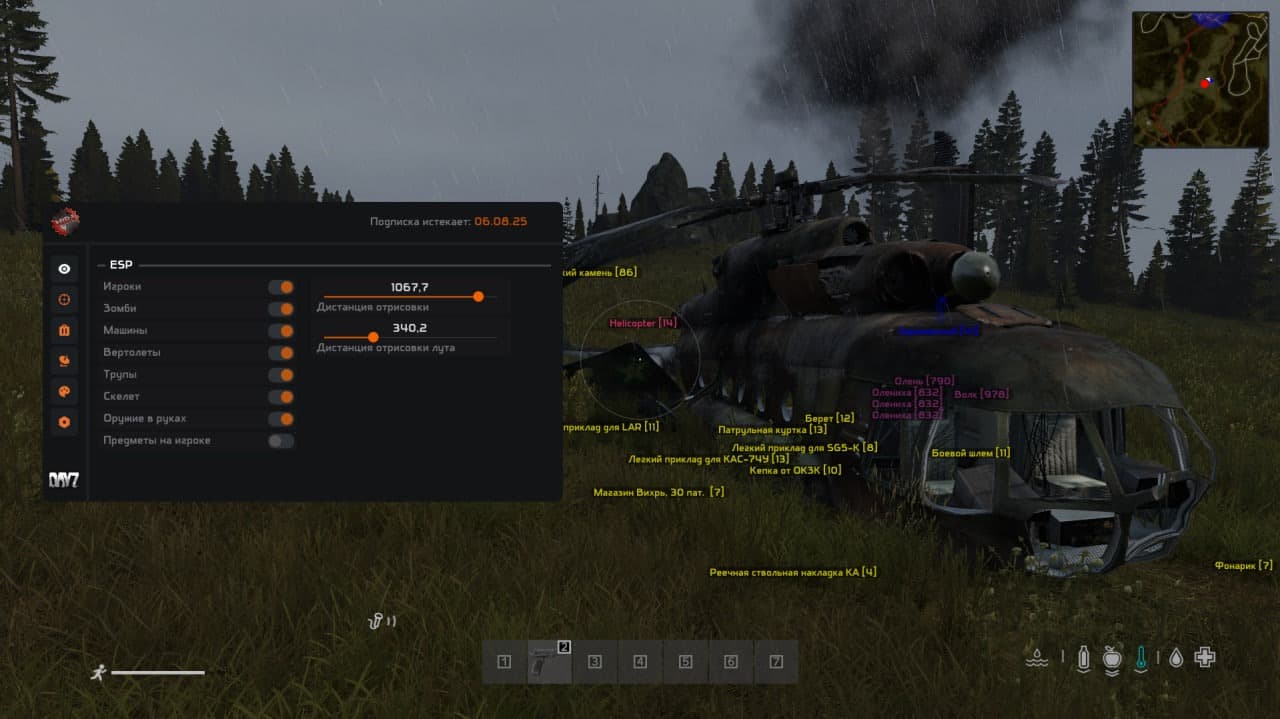Enable the Предметы на игроке switch
1280x719 pixels.
pos(281,441)
